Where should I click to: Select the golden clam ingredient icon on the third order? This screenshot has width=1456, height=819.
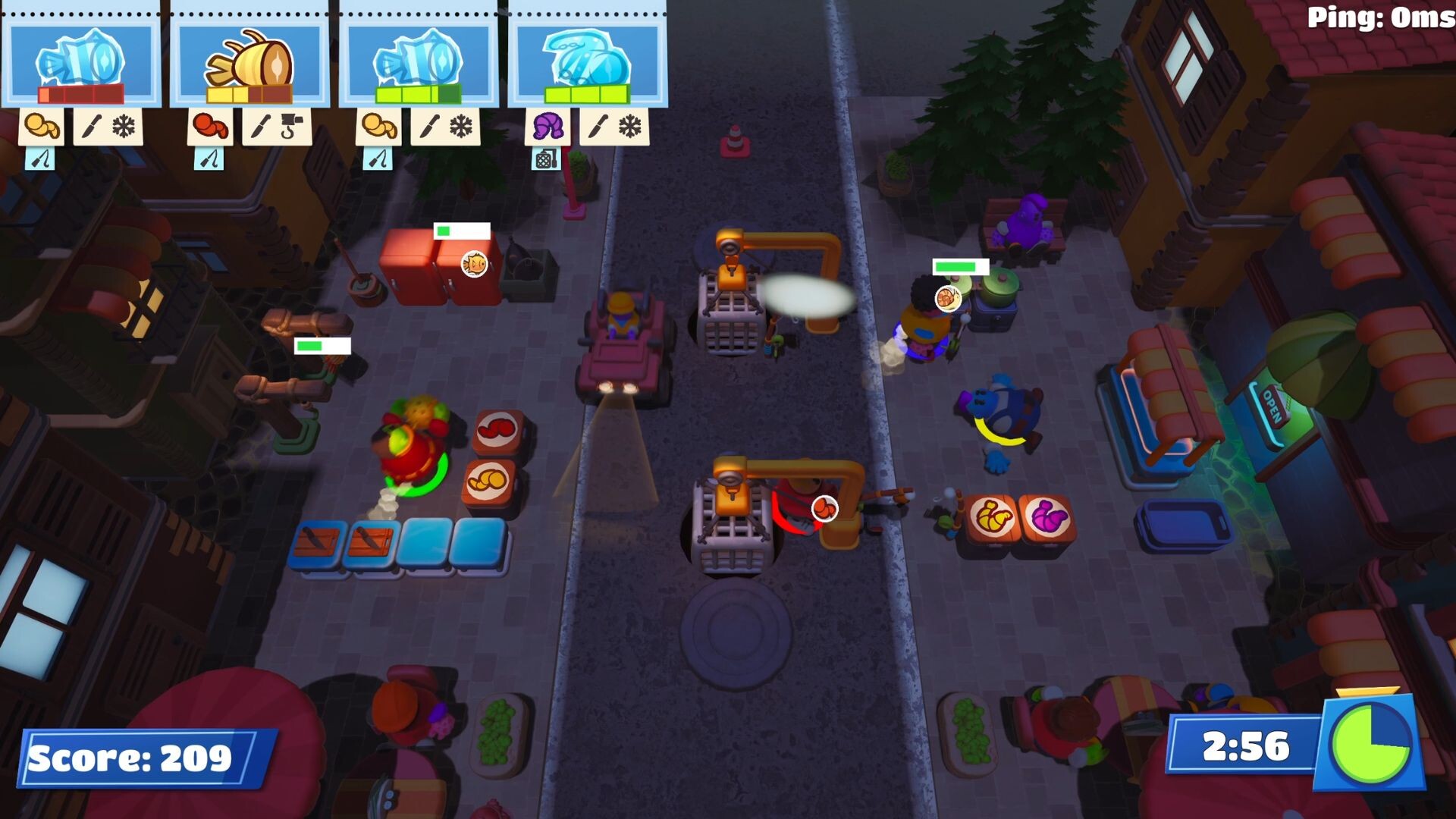click(378, 126)
